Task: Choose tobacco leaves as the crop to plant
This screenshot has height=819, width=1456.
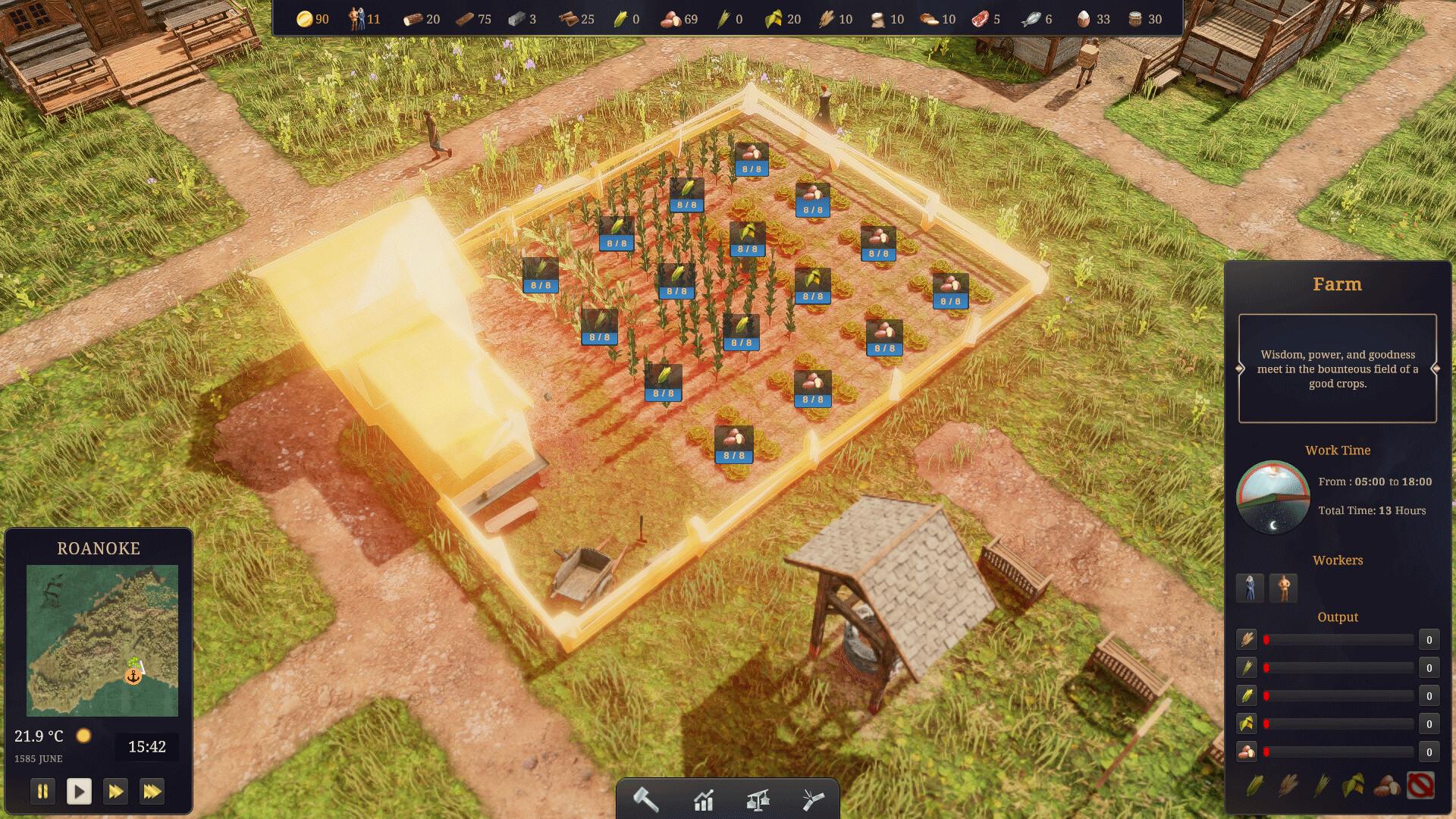Action: click(1354, 786)
